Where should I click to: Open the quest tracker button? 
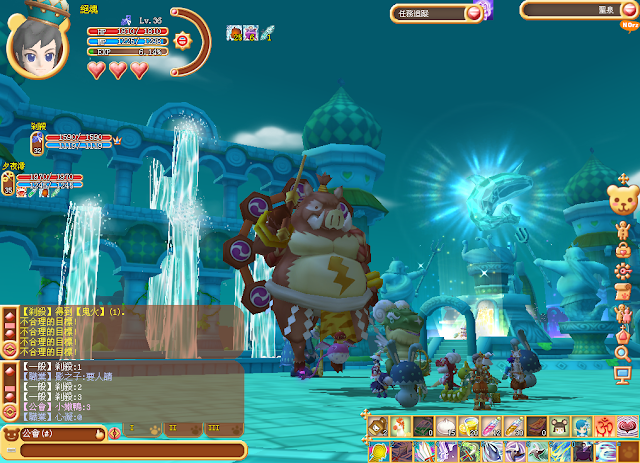point(437,12)
